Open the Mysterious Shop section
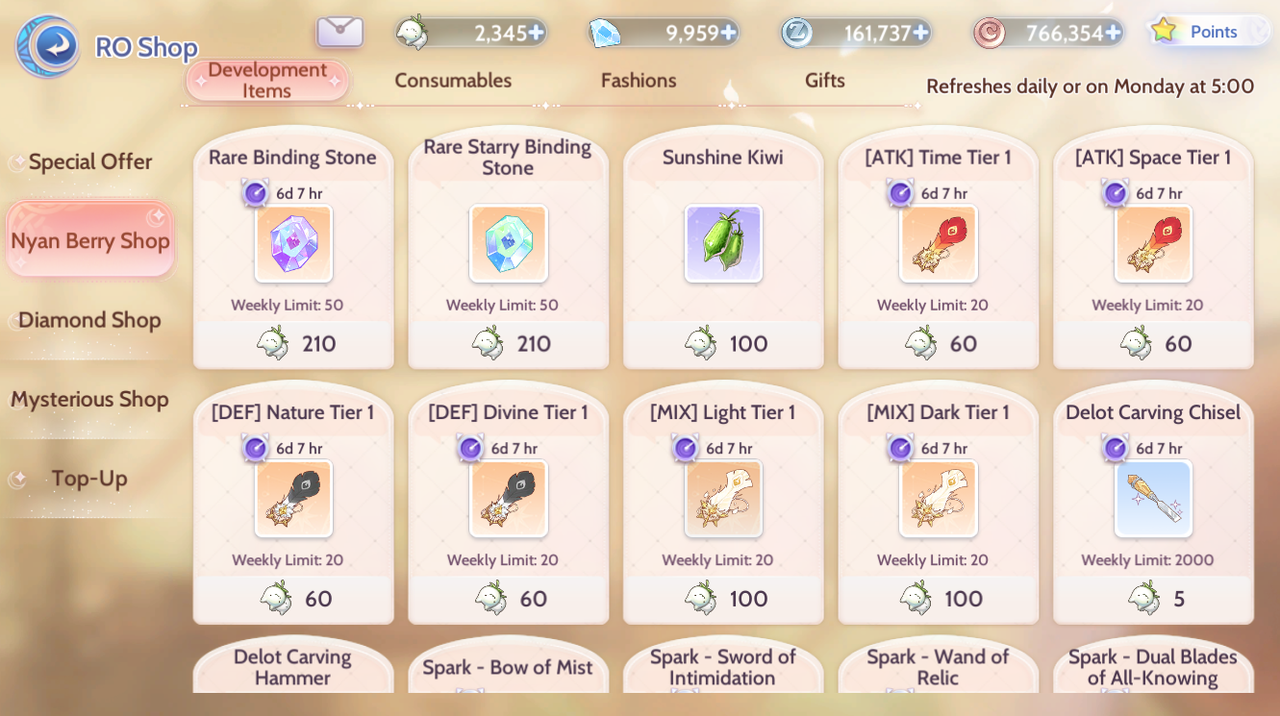The width and height of the screenshot is (1280, 716). point(90,399)
